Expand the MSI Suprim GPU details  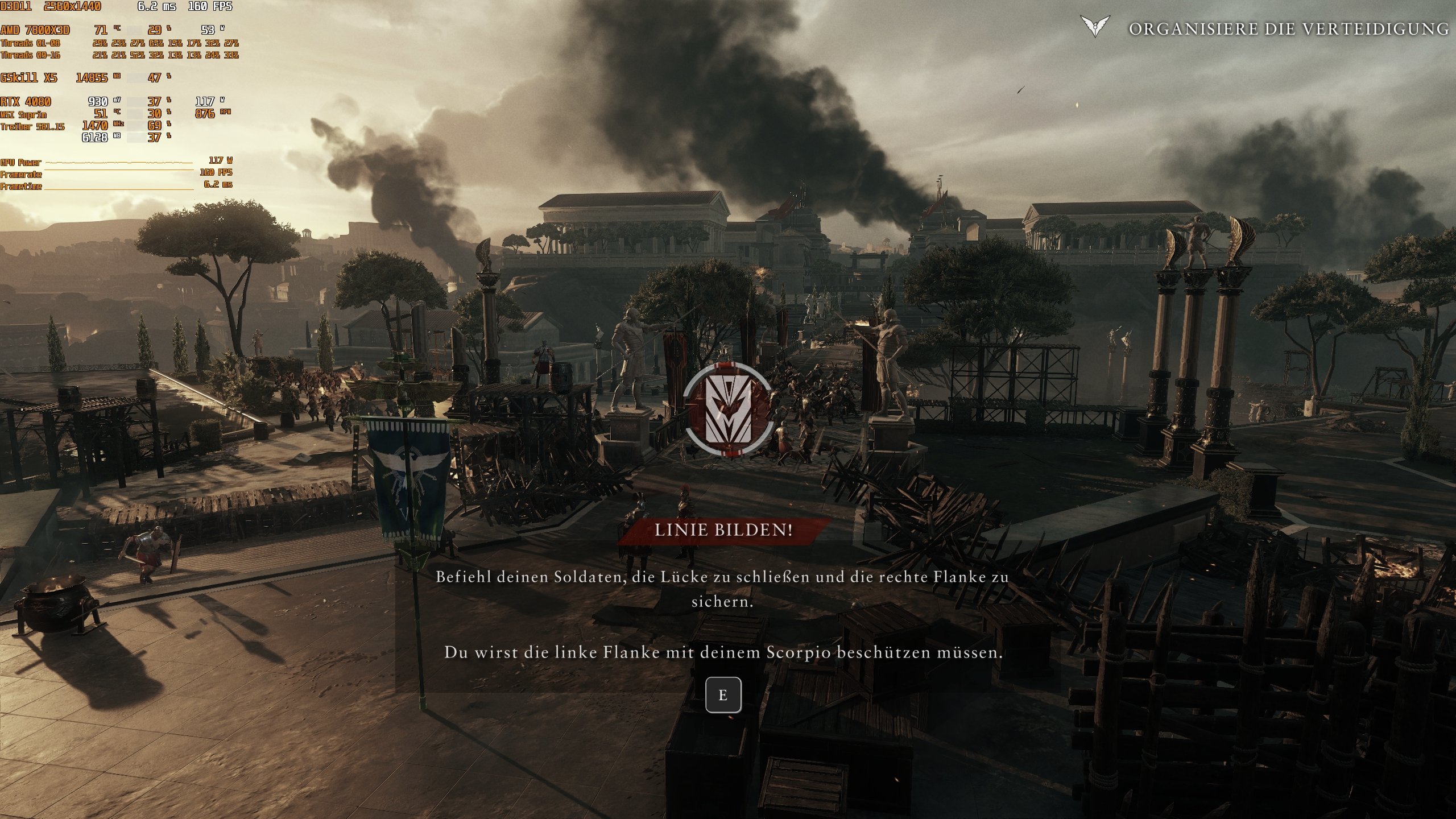[x=23, y=115]
